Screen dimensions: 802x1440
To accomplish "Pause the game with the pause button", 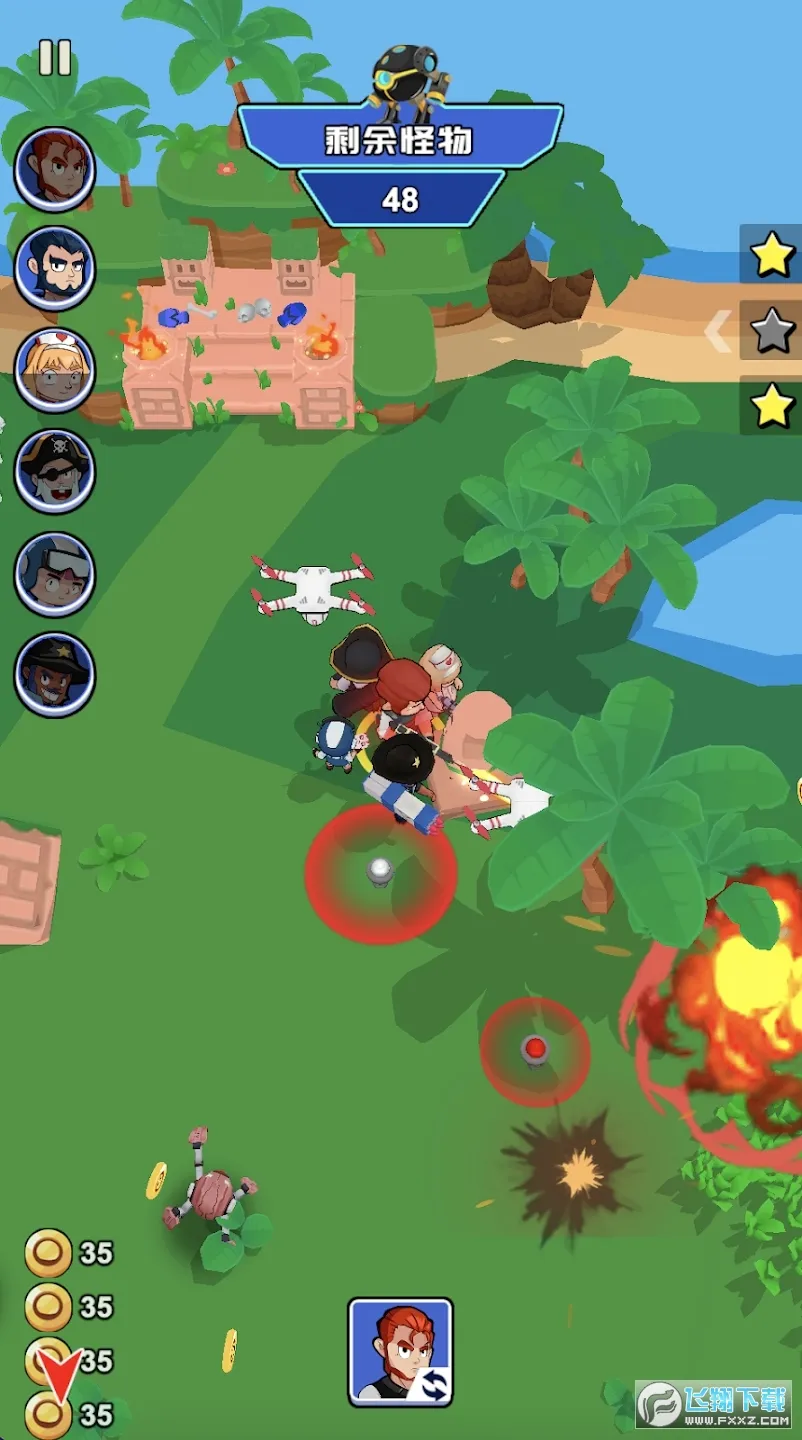I will [x=55, y=58].
